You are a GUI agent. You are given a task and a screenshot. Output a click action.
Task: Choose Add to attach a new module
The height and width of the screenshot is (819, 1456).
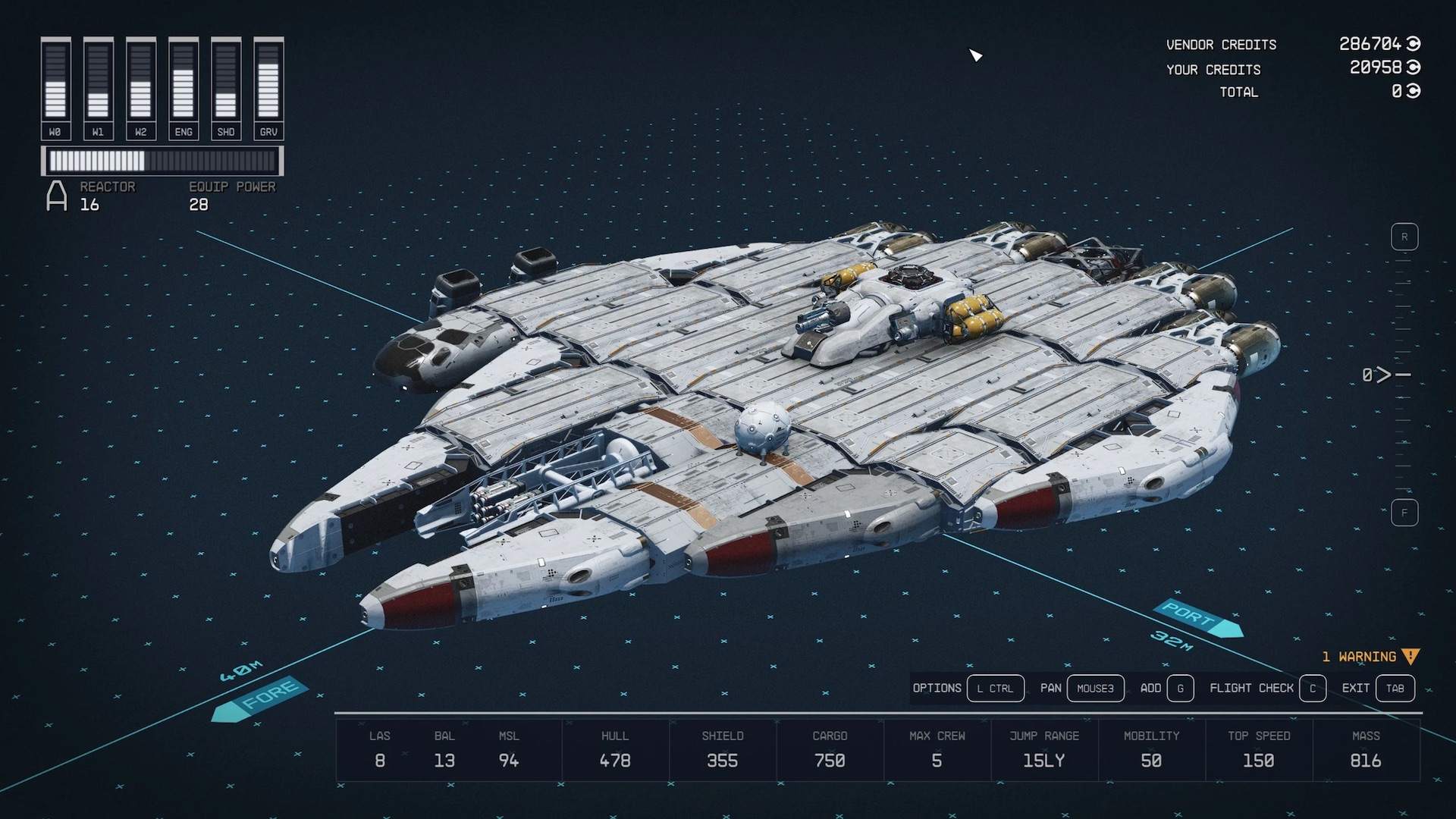pos(1180,689)
